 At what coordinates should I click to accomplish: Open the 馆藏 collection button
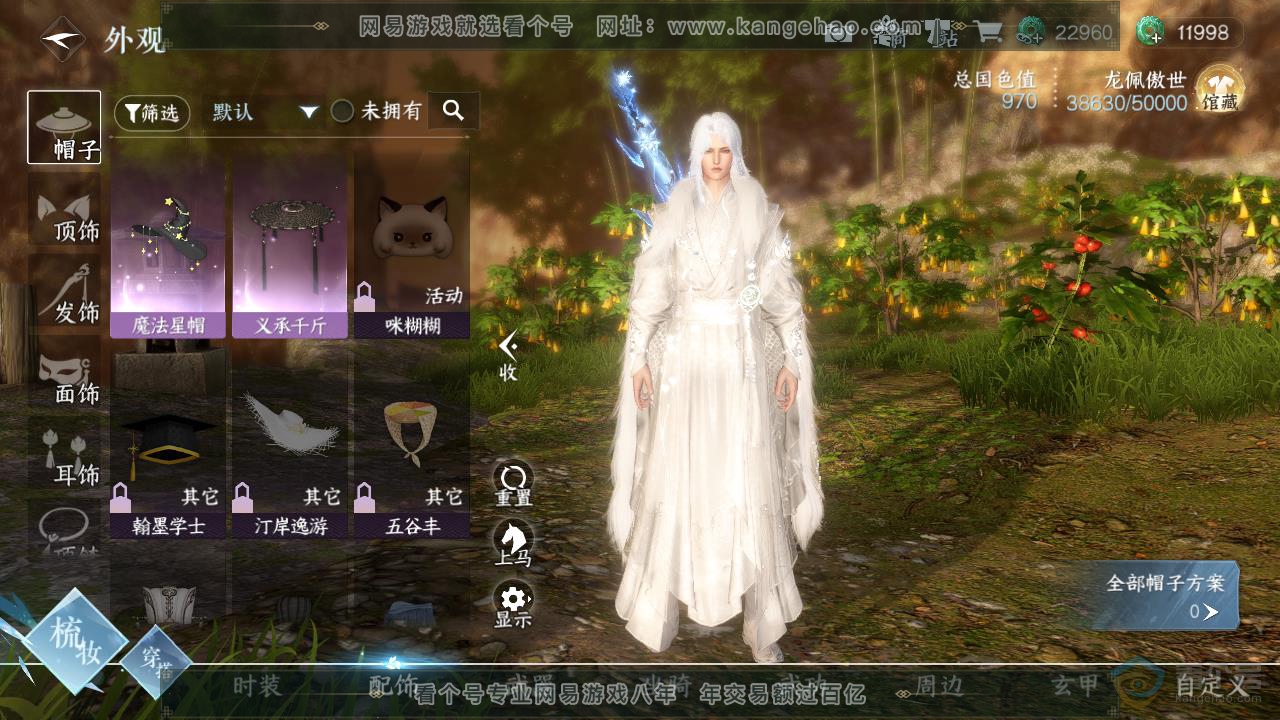pyautogui.click(x=1219, y=88)
